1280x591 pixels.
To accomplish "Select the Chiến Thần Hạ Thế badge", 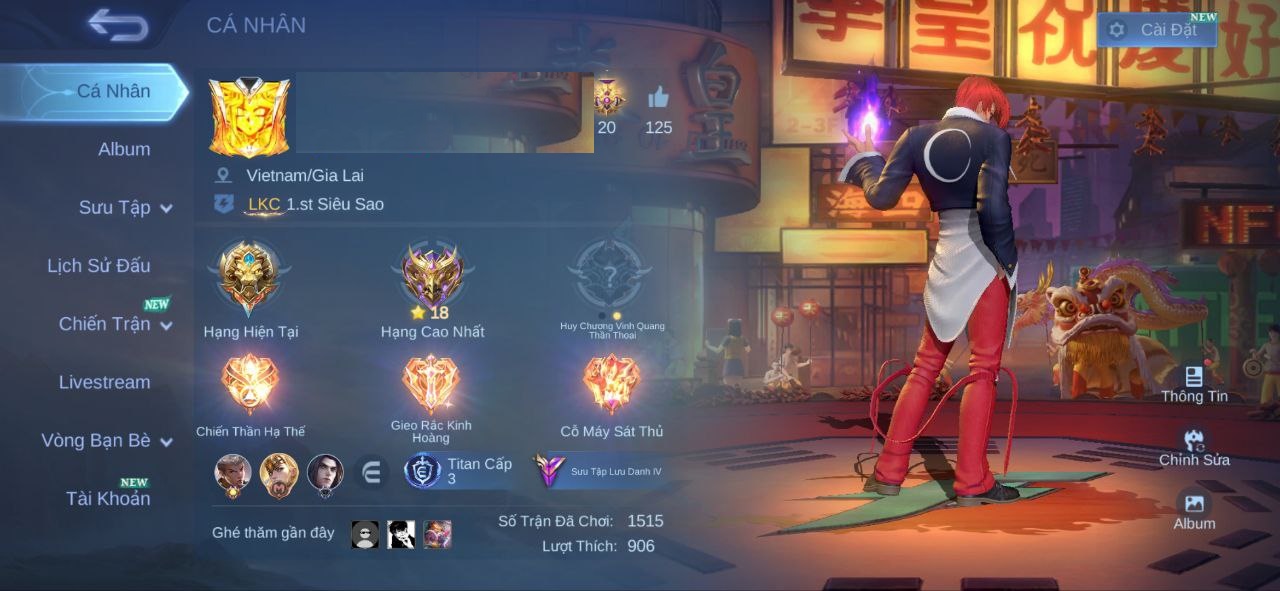I will (249, 385).
